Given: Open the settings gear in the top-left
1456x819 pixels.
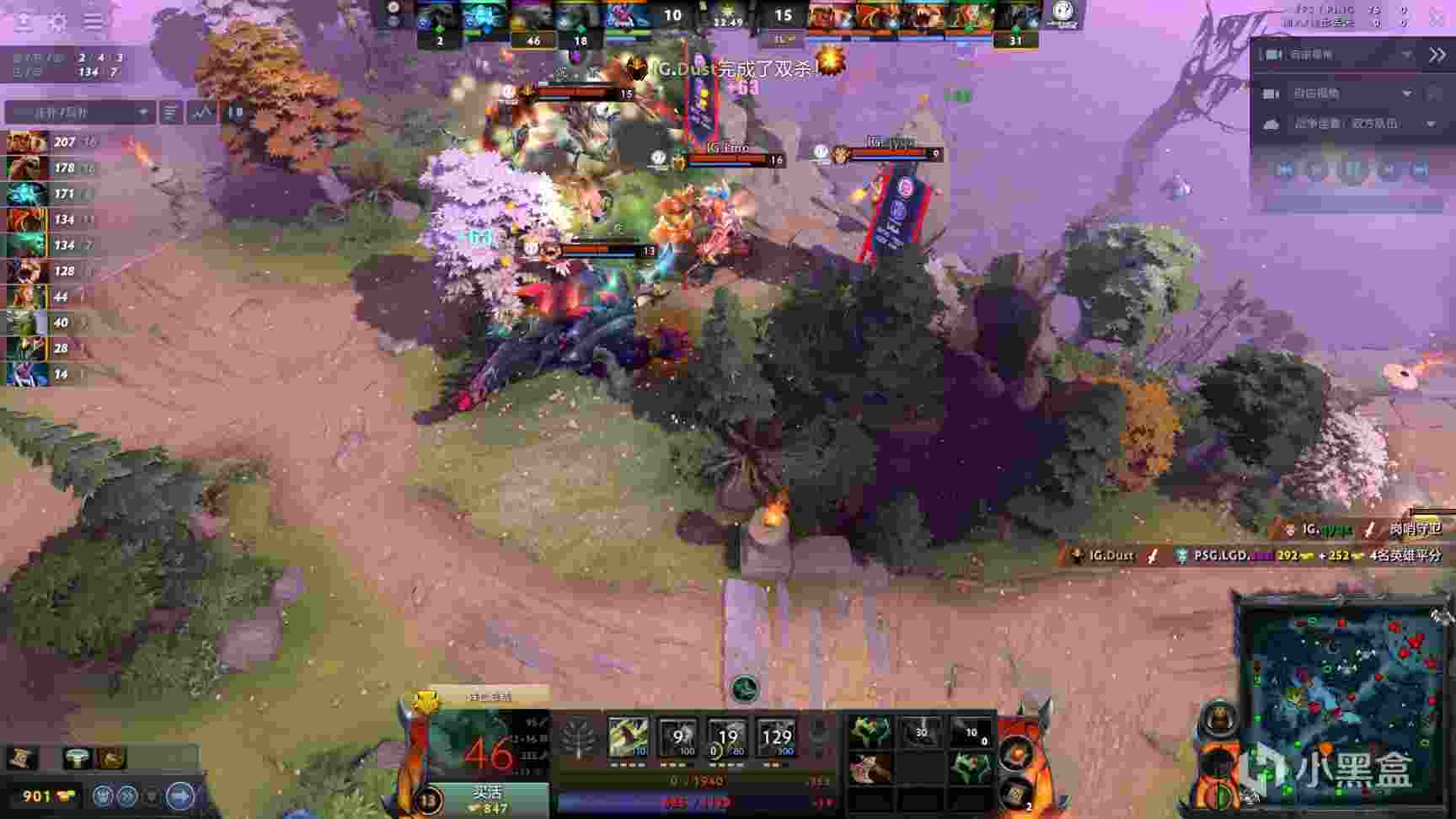Looking at the screenshot, I should (x=57, y=22).
